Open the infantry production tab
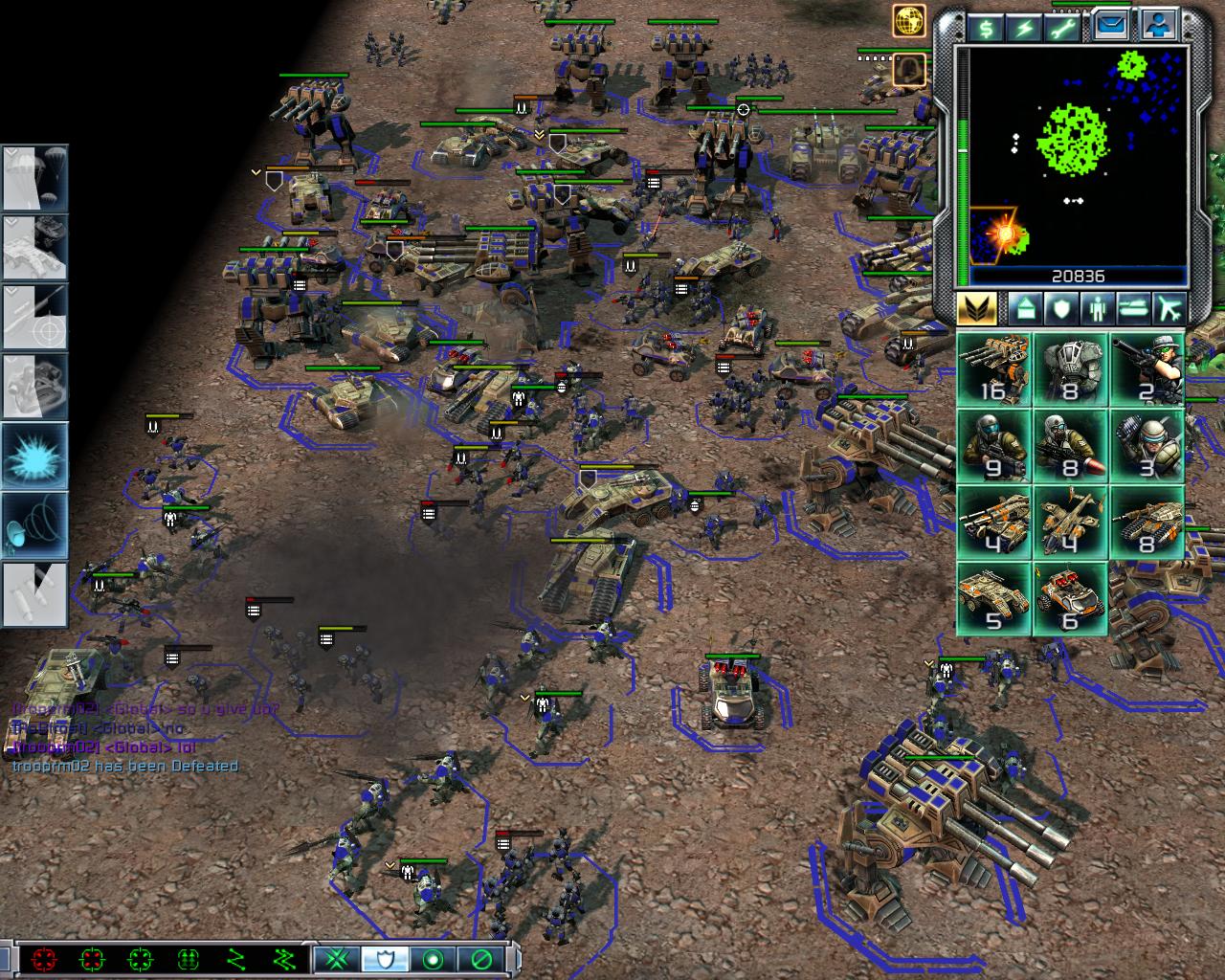This screenshot has height=980, width=1225. pyautogui.click(x=1096, y=309)
